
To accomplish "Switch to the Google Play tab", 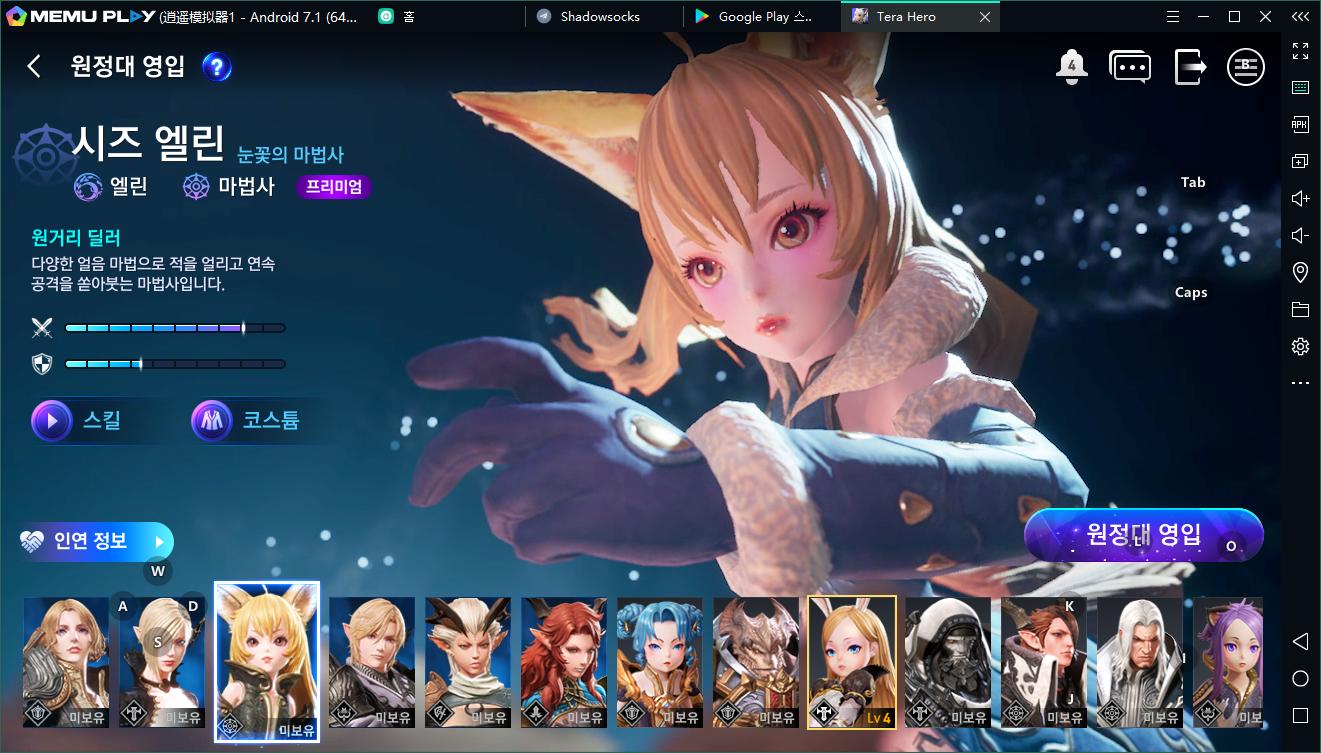I will click(x=764, y=17).
